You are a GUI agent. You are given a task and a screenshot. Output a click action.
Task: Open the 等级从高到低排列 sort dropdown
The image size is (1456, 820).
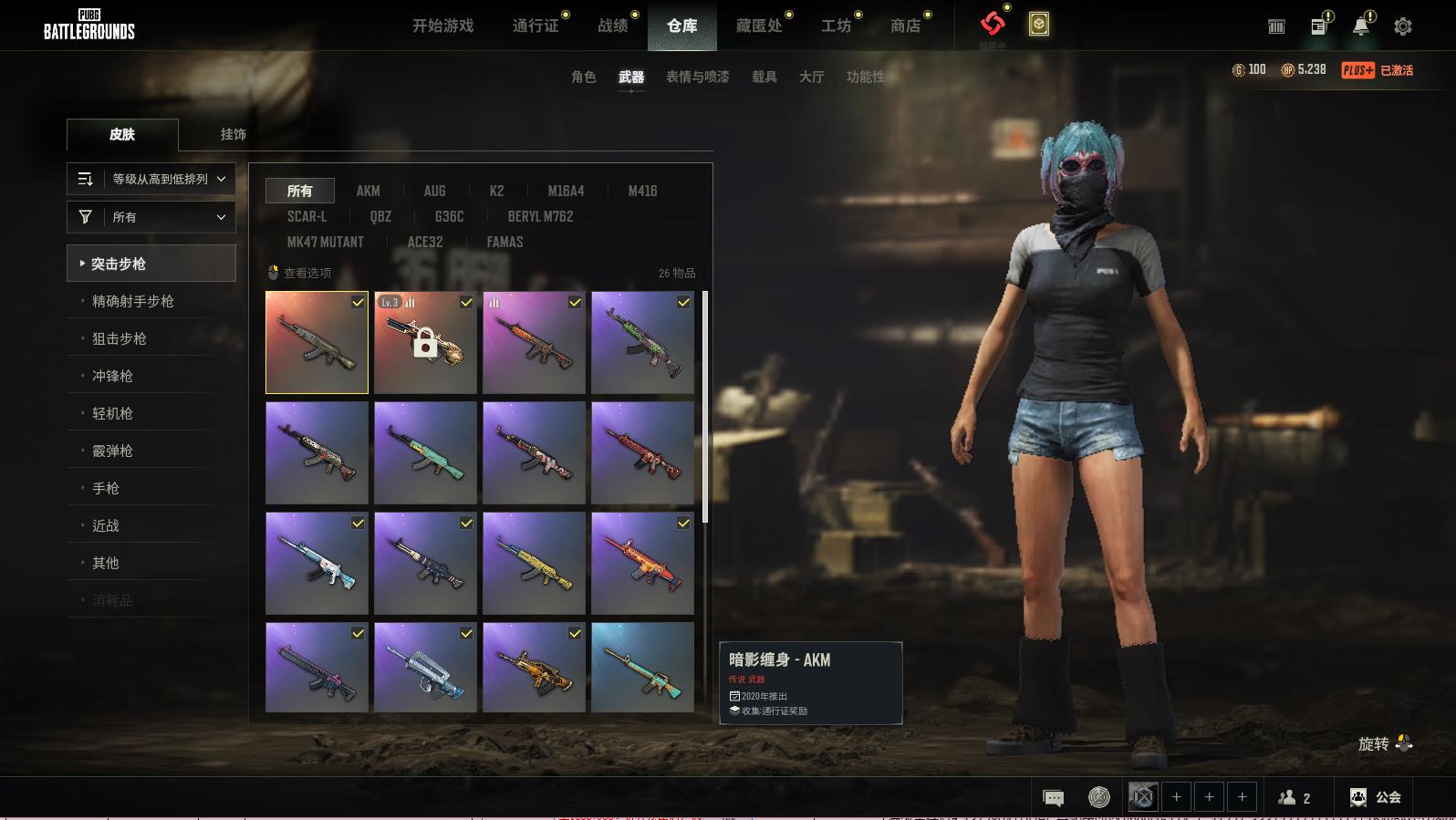pyautogui.click(x=151, y=179)
